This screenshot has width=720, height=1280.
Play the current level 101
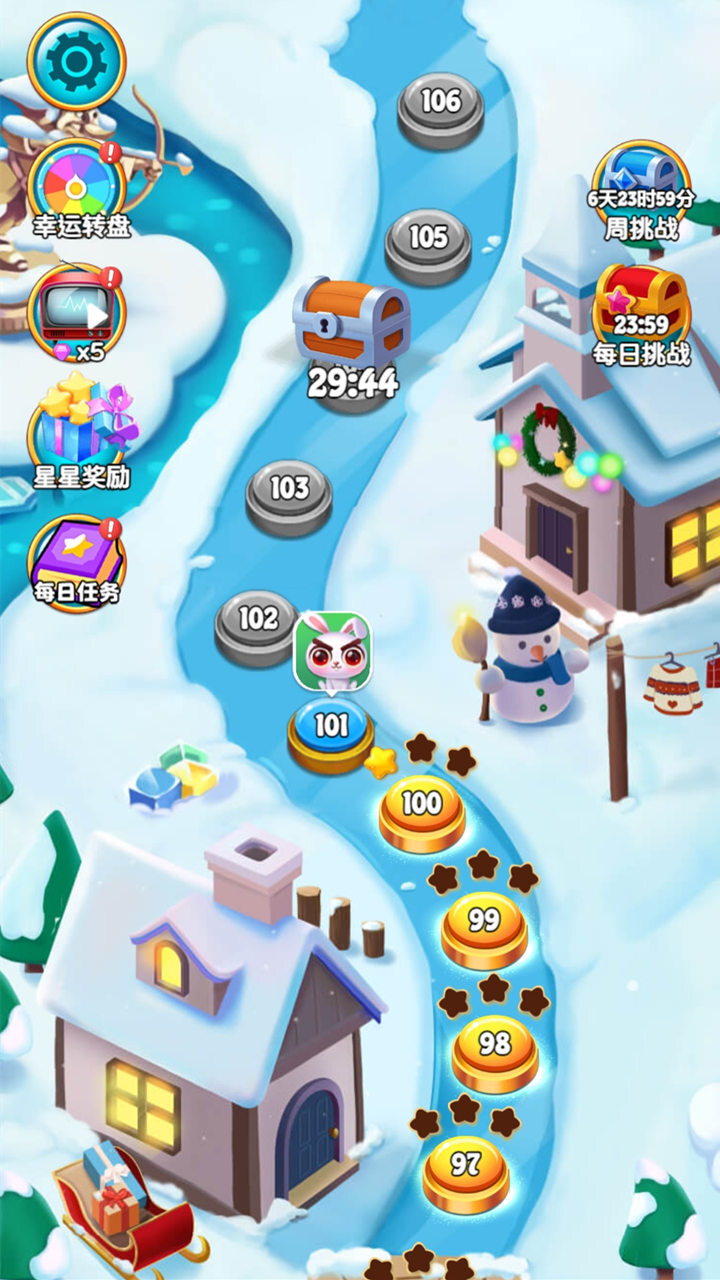click(x=331, y=728)
